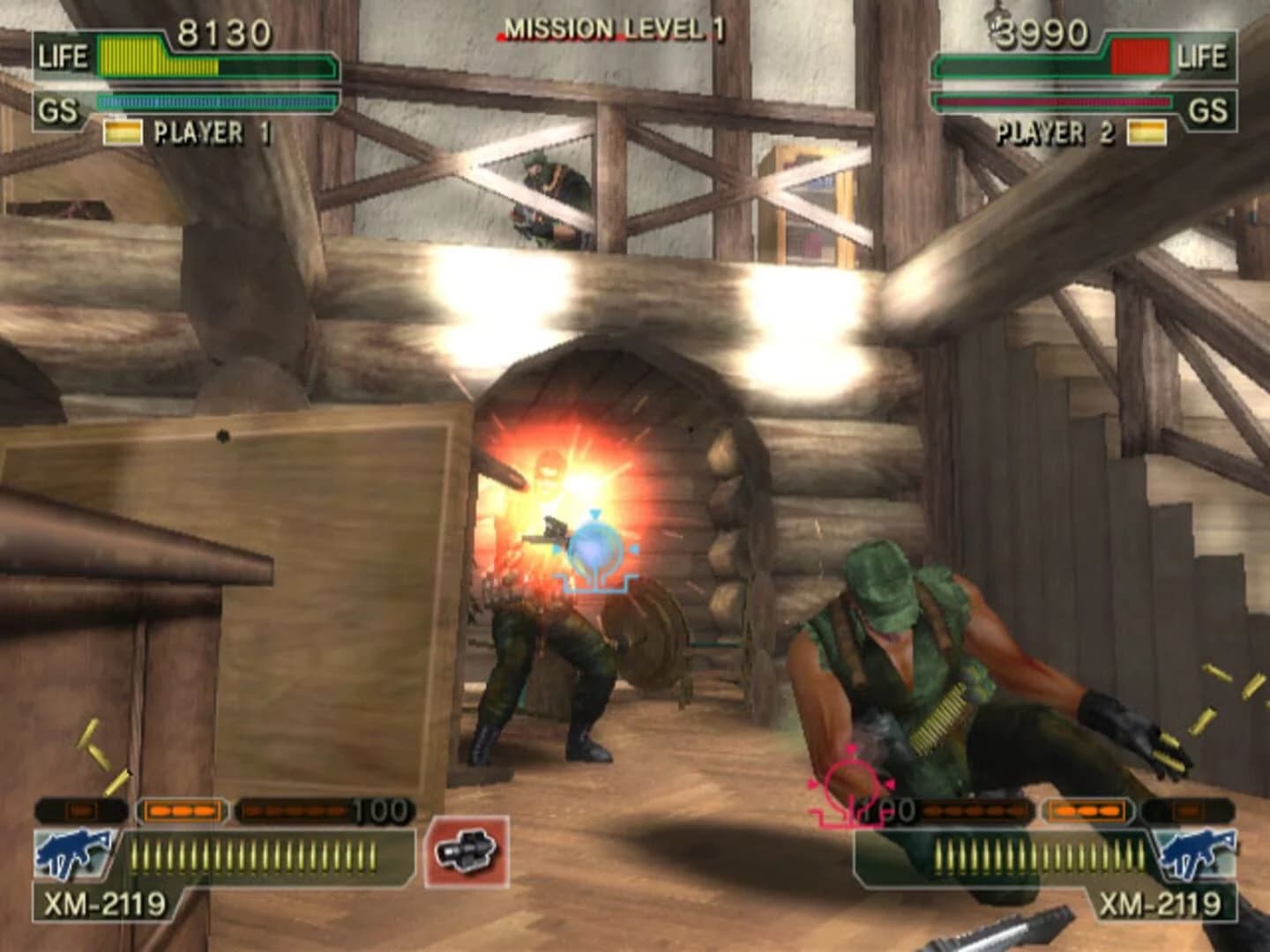The height and width of the screenshot is (952, 1270).
Task: Click Player 2's red LIFE health bar
Action: [1138, 56]
